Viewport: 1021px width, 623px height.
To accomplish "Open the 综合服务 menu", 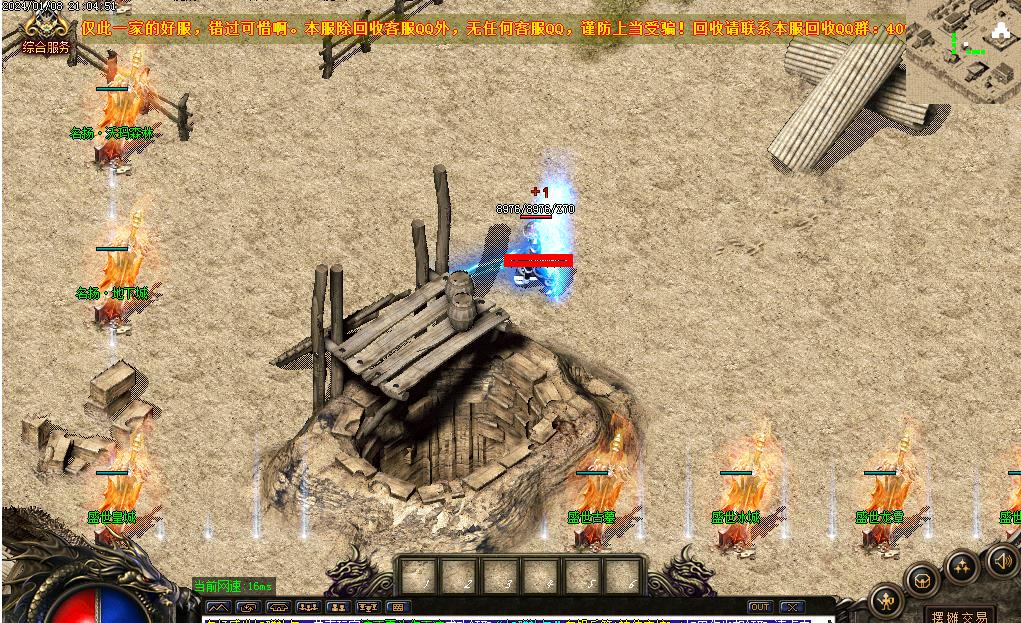I will 46,47.
